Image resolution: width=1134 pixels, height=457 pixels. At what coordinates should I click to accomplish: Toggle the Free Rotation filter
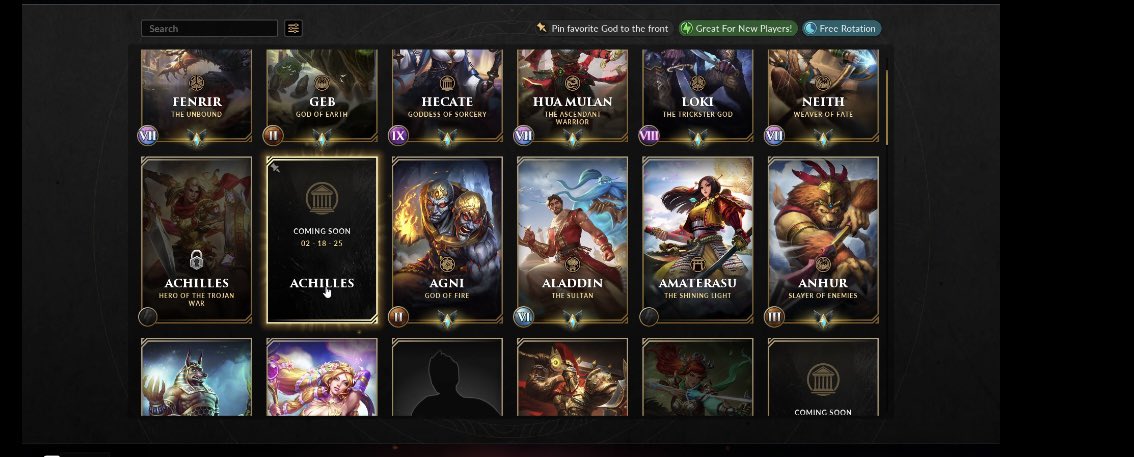point(842,29)
